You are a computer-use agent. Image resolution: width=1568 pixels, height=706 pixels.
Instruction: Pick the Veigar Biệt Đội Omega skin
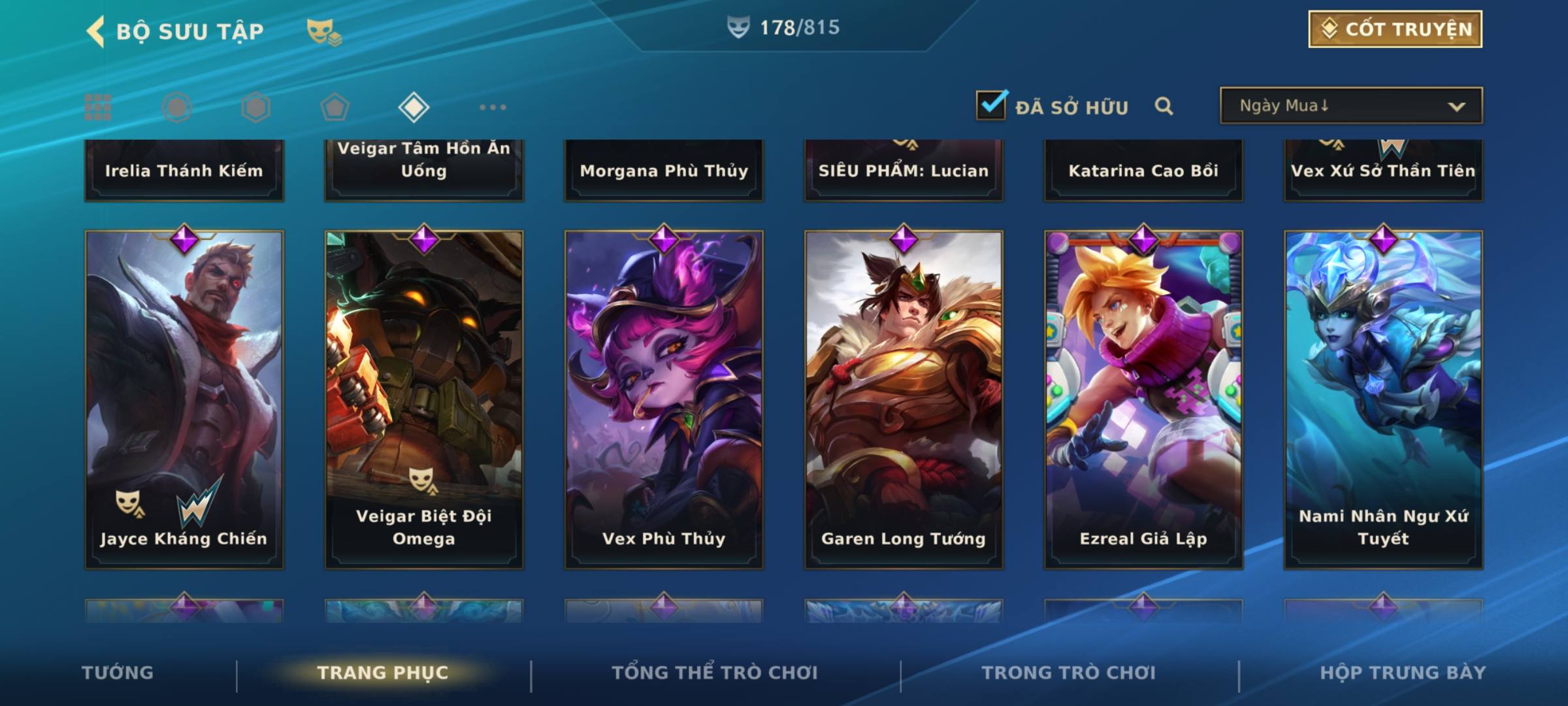(424, 399)
